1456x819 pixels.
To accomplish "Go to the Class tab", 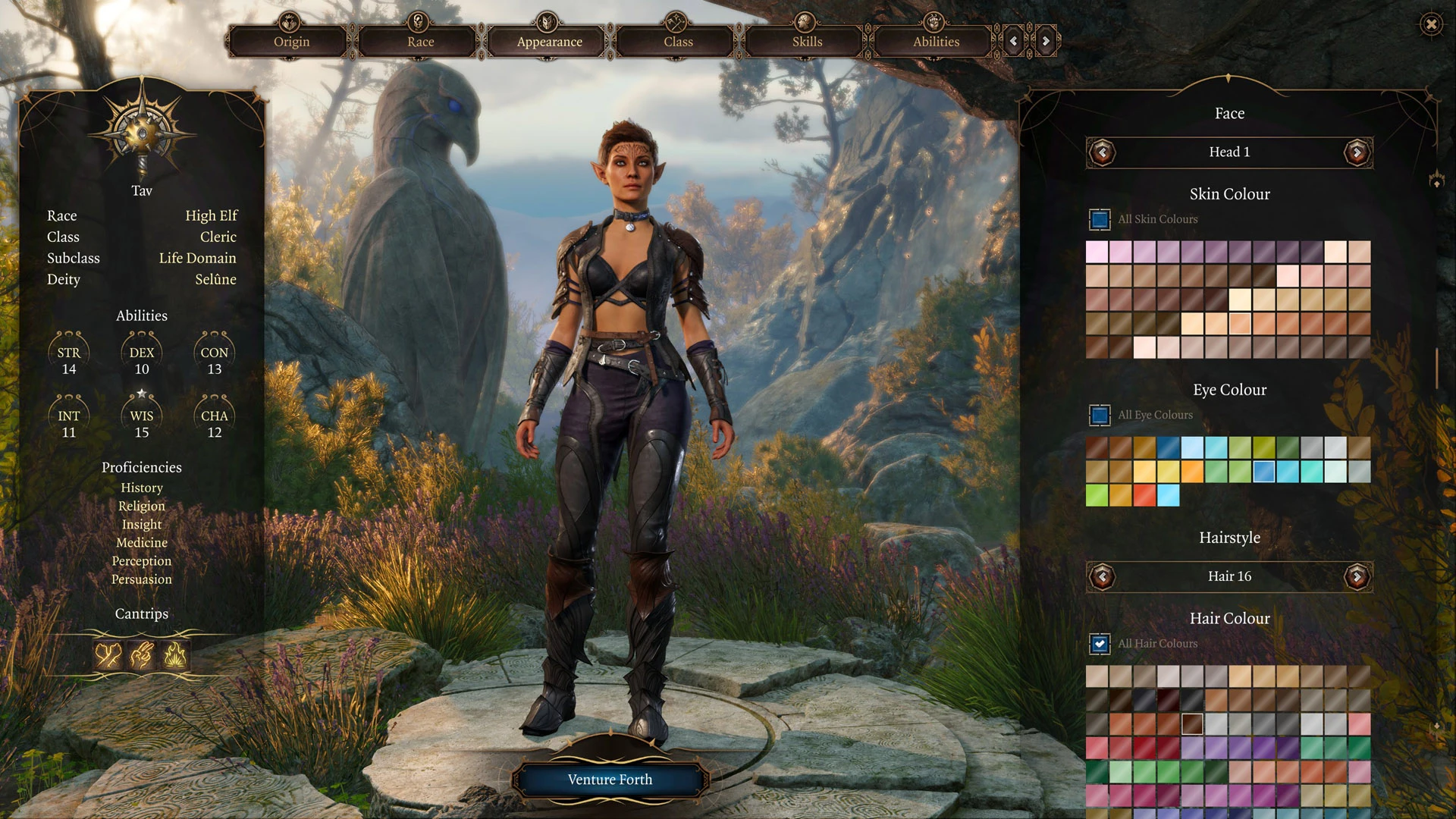I will click(x=678, y=42).
